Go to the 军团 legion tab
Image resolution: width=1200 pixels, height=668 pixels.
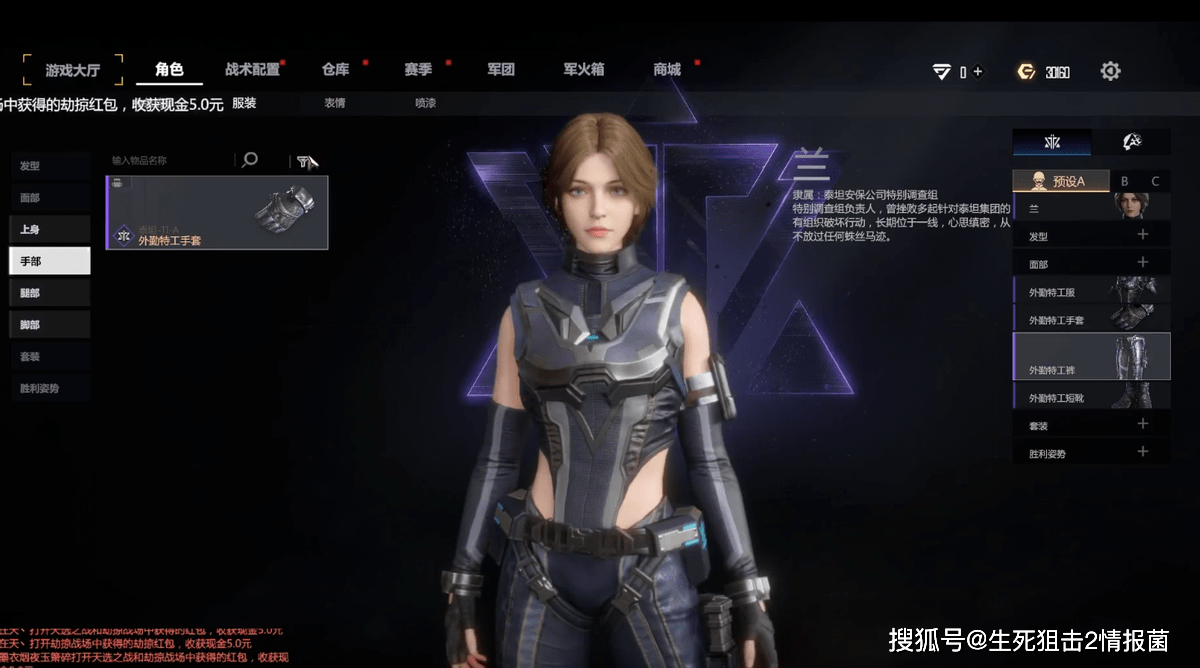(x=501, y=70)
